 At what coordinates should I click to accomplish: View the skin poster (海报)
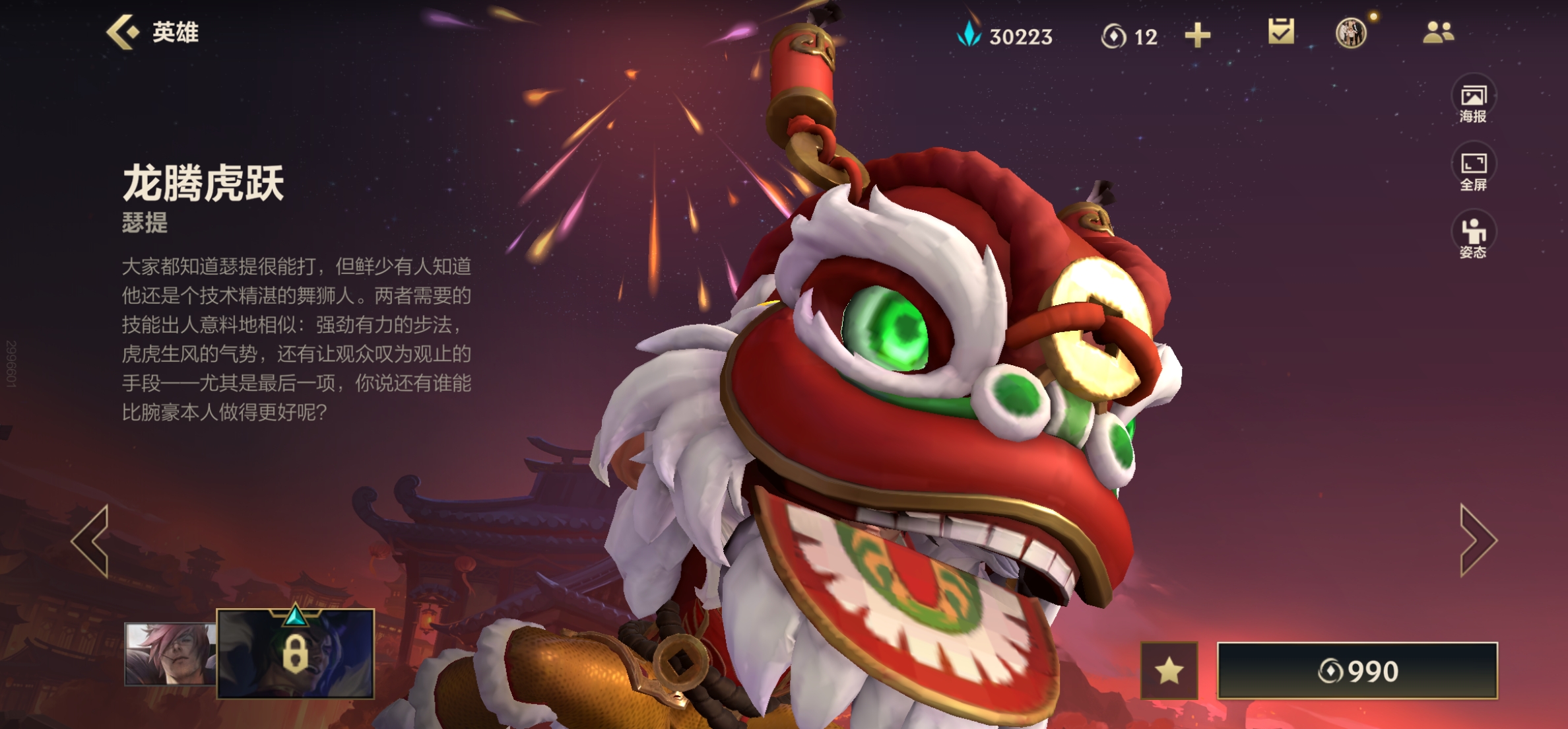pyautogui.click(x=1473, y=102)
